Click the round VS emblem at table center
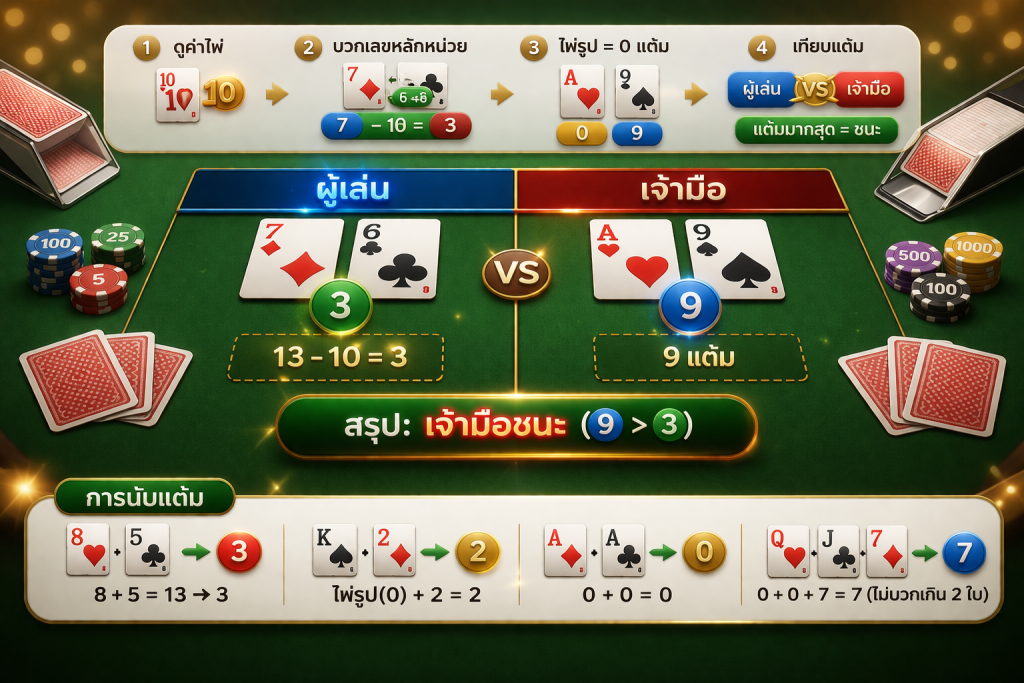Image resolution: width=1024 pixels, height=683 pixels. (x=516, y=273)
